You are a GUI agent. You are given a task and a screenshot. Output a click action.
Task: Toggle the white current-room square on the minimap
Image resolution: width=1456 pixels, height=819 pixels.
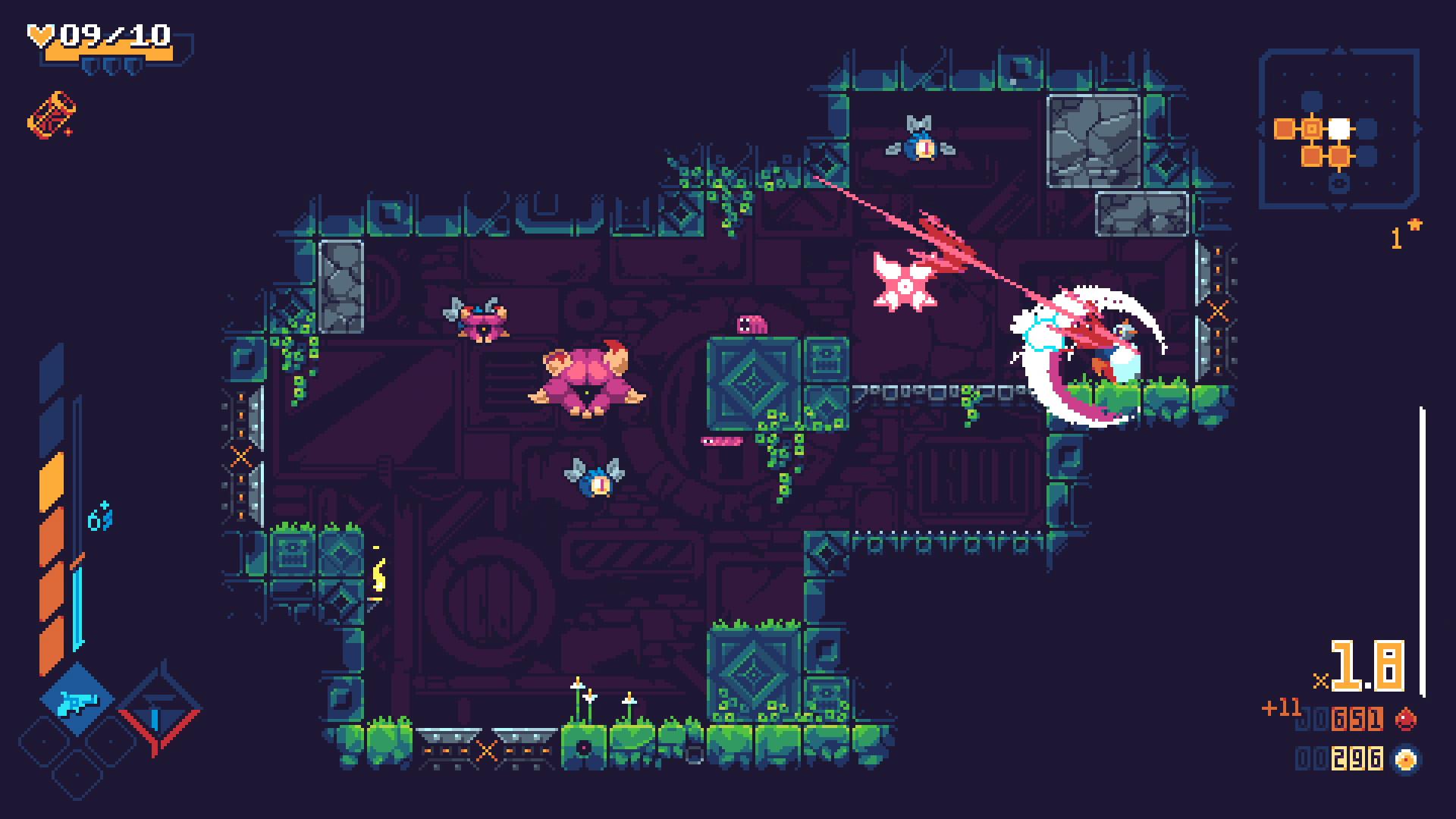tap(1339, 129)
